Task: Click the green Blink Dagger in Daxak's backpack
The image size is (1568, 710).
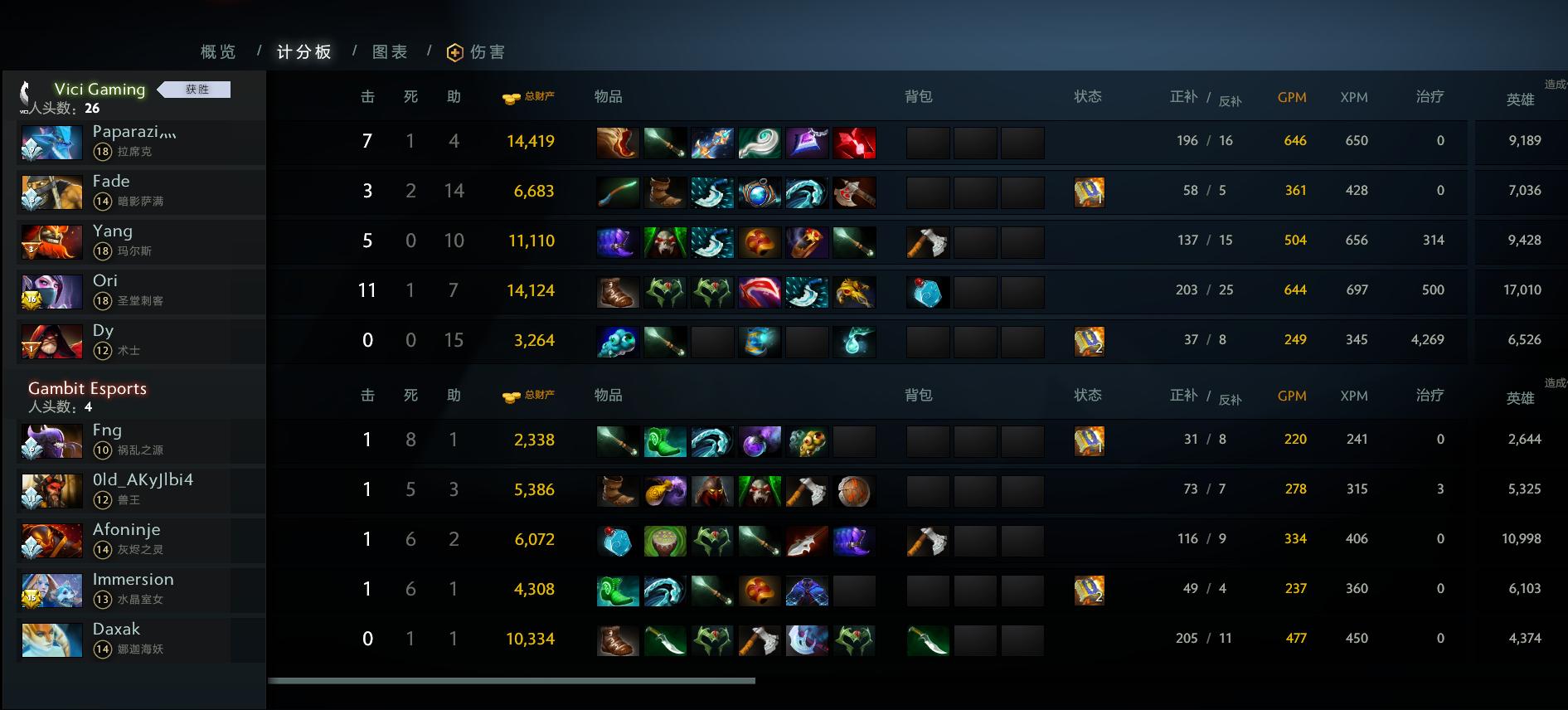Action: (x=928, y=639)
